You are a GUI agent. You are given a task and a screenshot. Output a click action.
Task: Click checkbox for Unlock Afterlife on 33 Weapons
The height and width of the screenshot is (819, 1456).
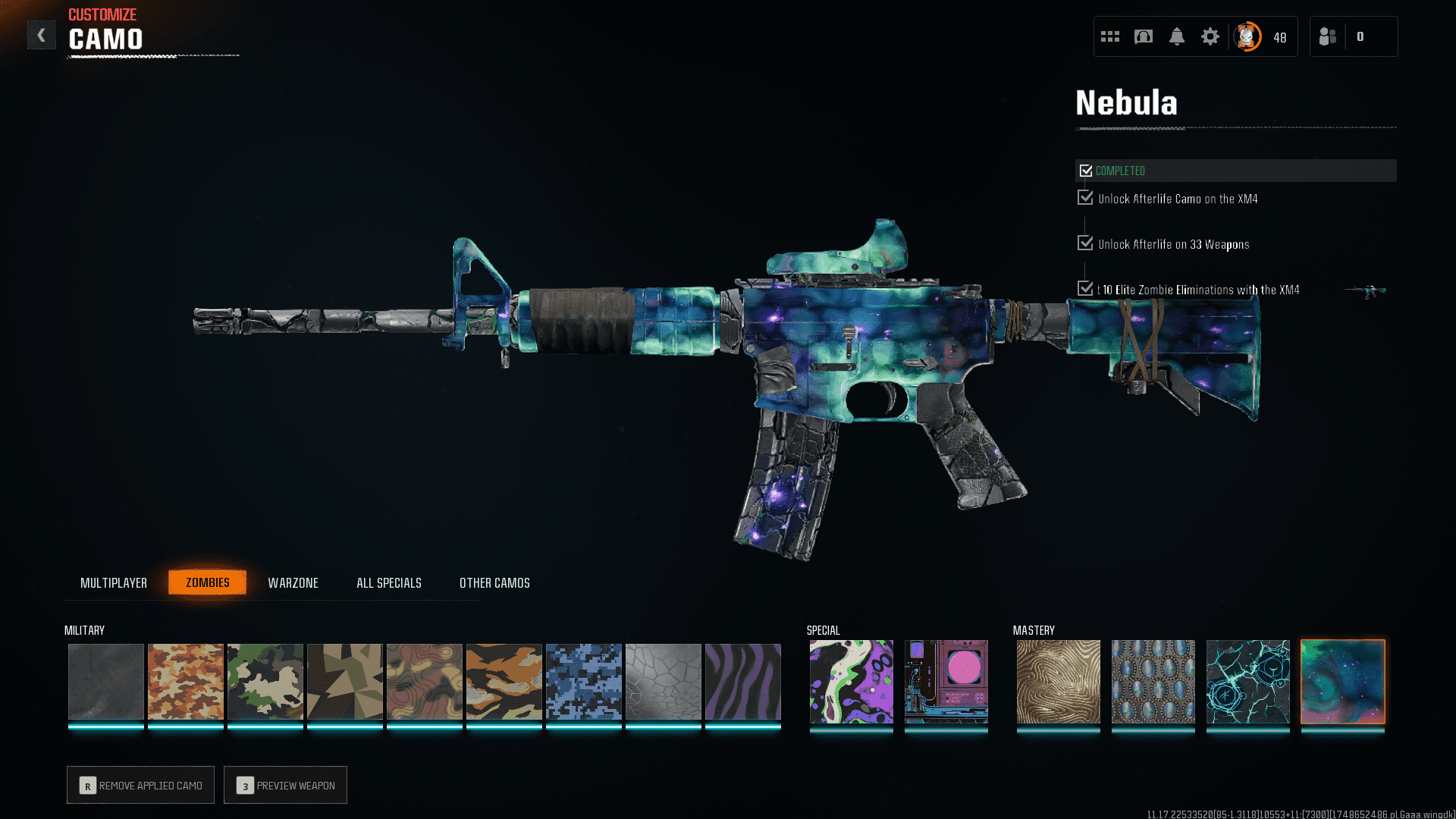1084,243
